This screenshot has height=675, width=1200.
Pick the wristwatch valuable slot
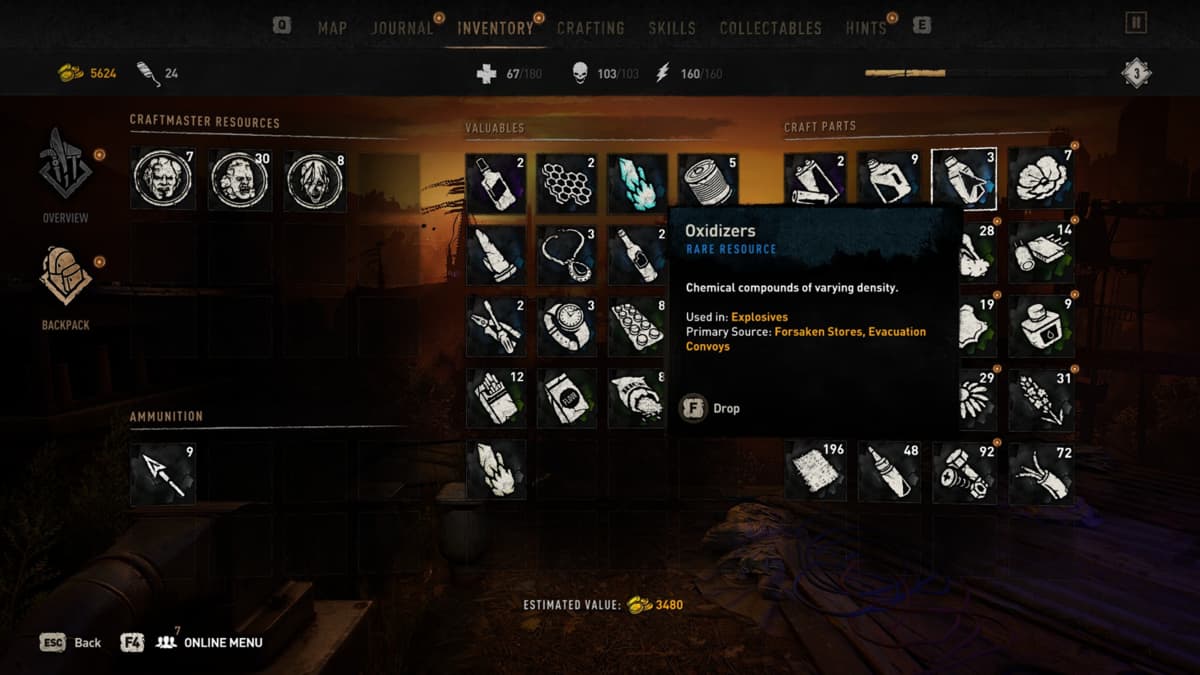click(x=566, y=326)
